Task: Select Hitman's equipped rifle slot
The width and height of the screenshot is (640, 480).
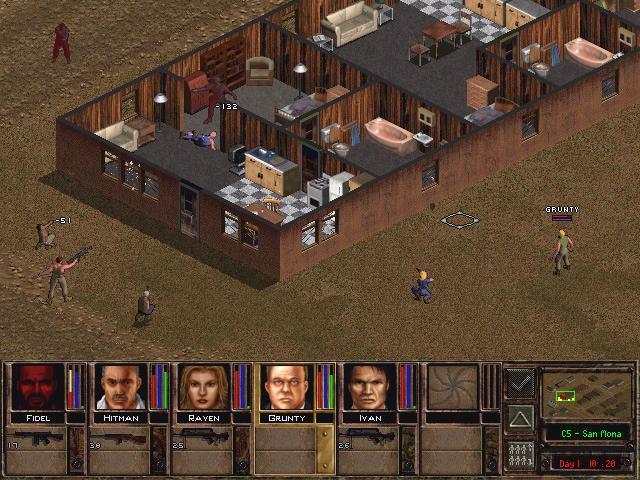Action: (x=118, y=439)
